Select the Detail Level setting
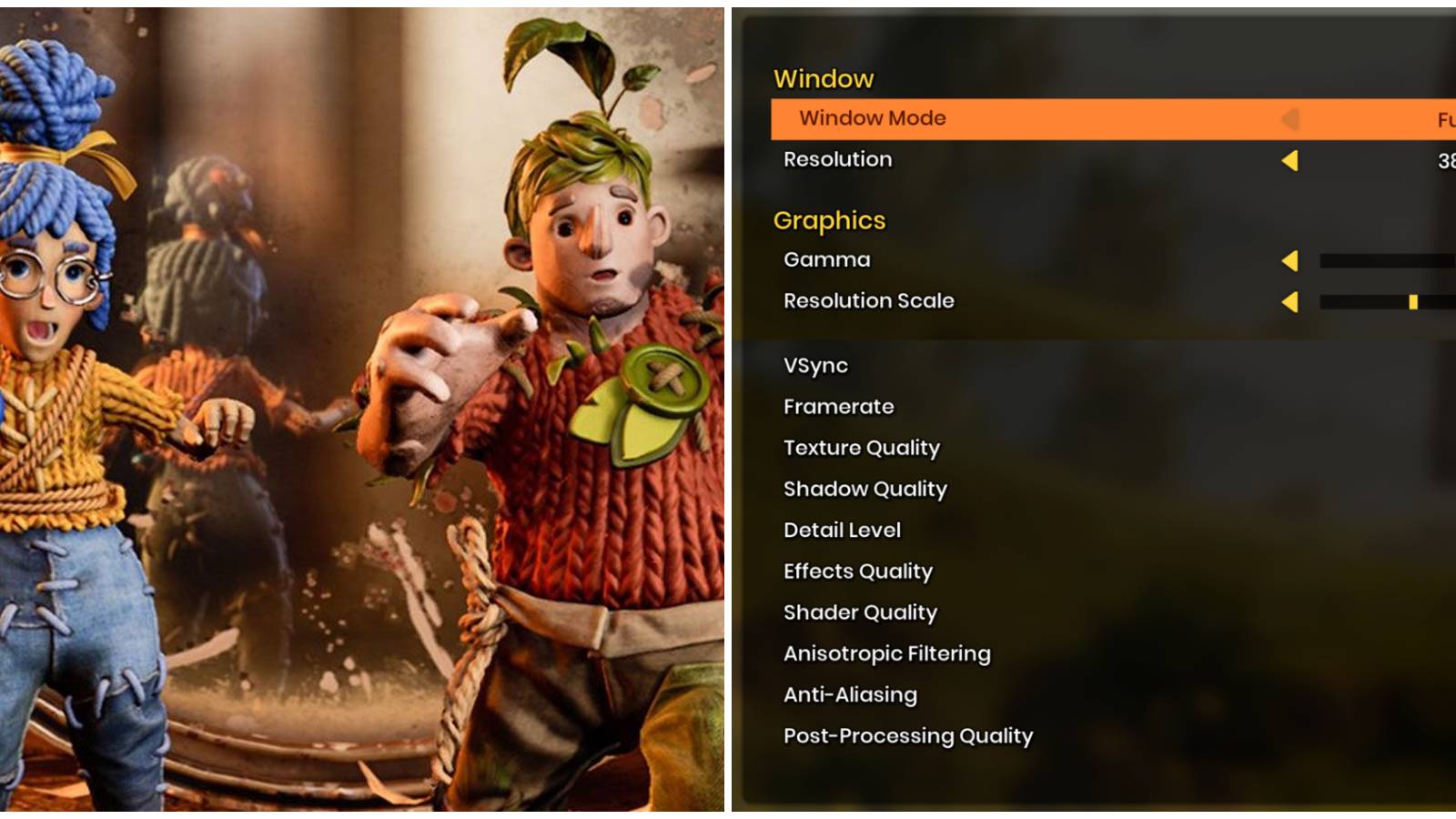Image resolution: width=1456 pixels, height=819 pixels. coord(842,530)
